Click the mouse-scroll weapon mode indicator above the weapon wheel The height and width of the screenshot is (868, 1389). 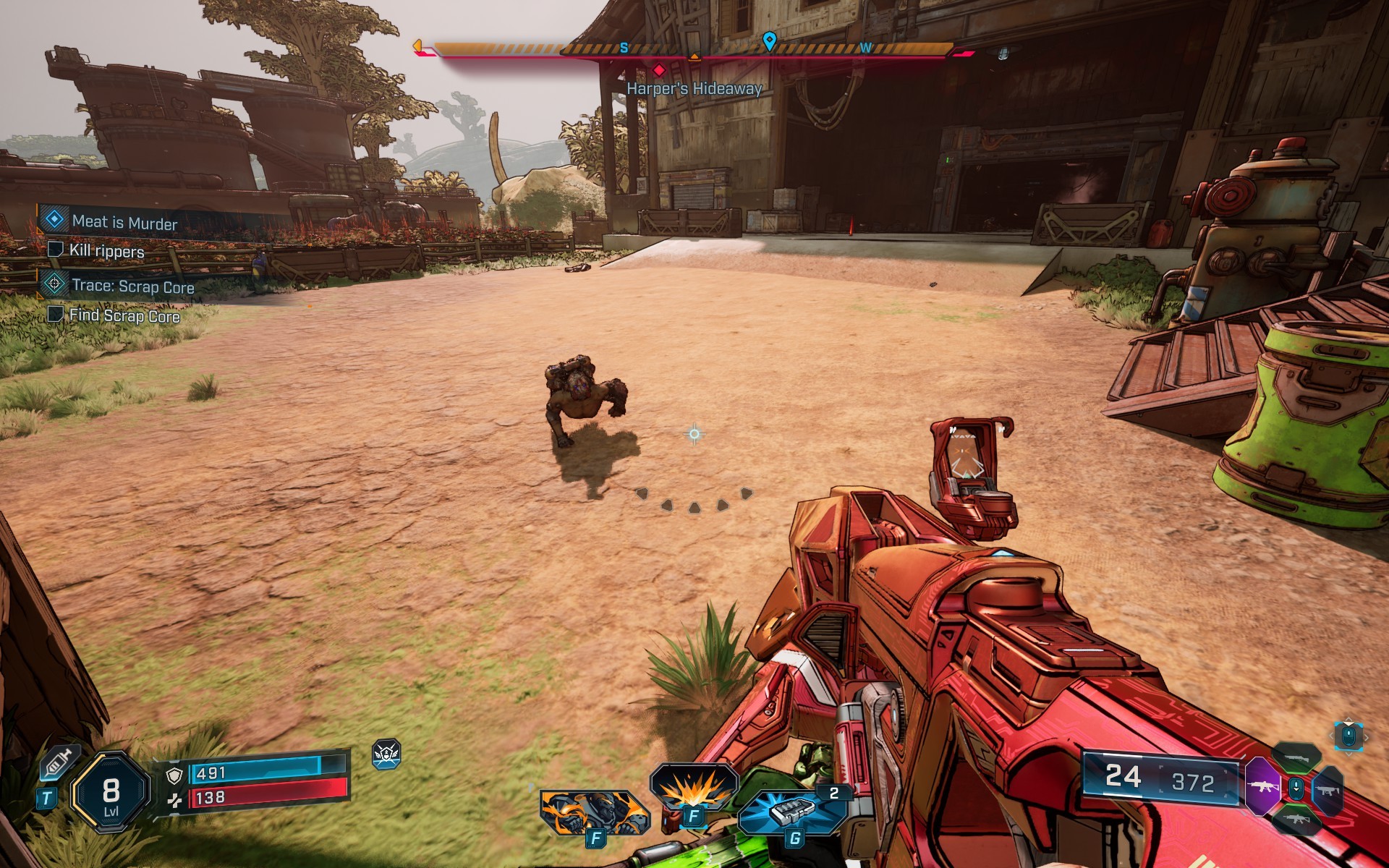(1348, 736)
